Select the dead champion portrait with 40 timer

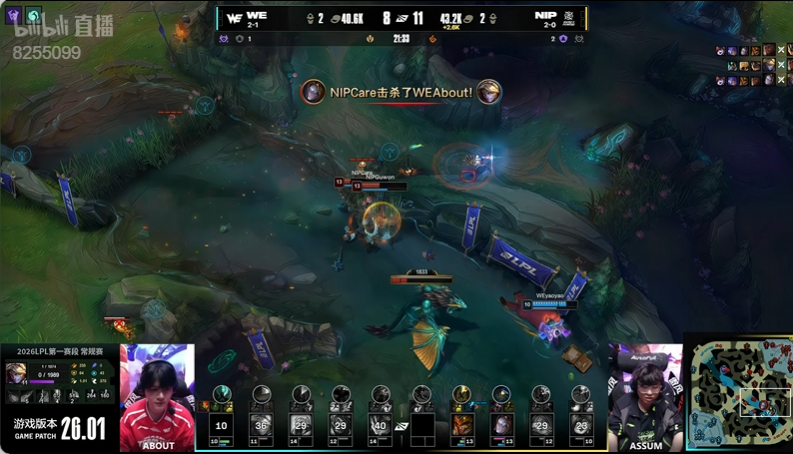point(380,424)
